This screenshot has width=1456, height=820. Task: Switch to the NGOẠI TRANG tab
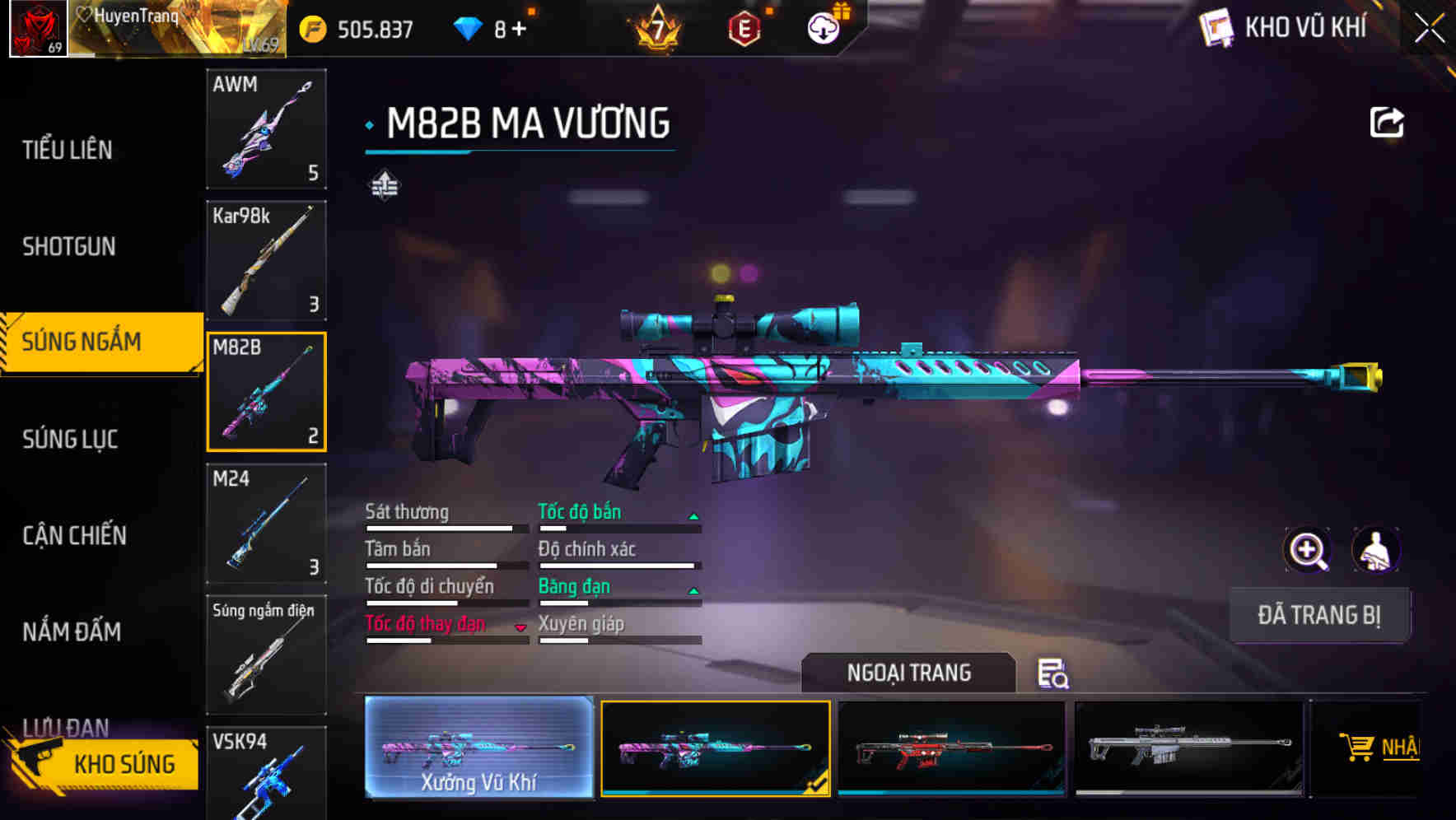click(909, 673)
